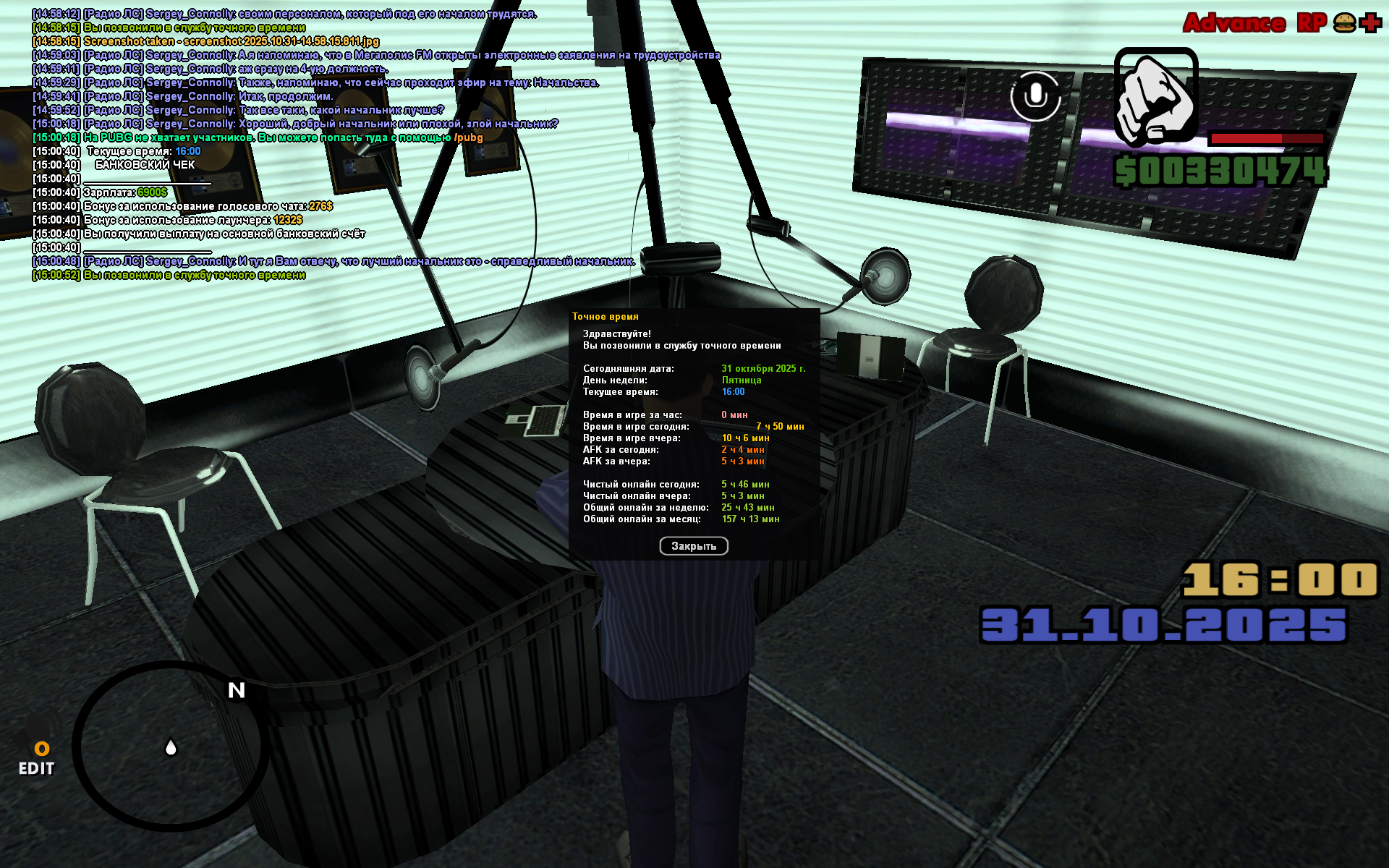Select the fist weapon icon

[x=1155, y=95]
